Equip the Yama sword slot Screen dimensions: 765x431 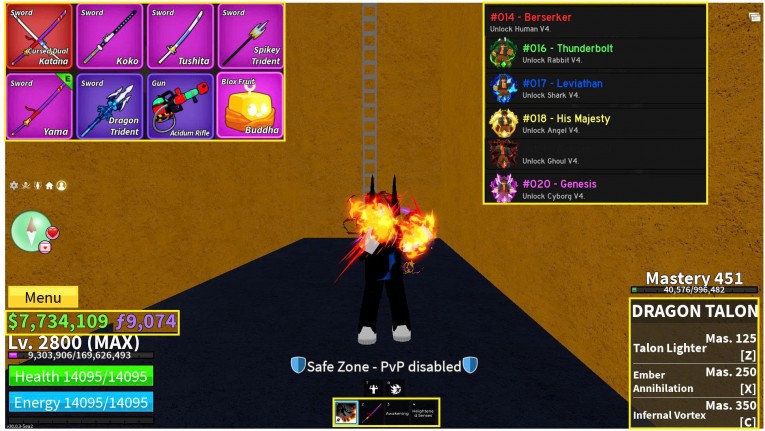(39, 105)
